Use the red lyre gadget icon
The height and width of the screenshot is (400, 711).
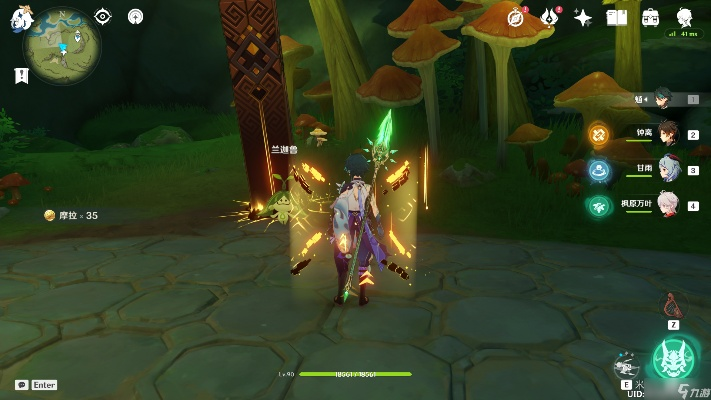674,304
